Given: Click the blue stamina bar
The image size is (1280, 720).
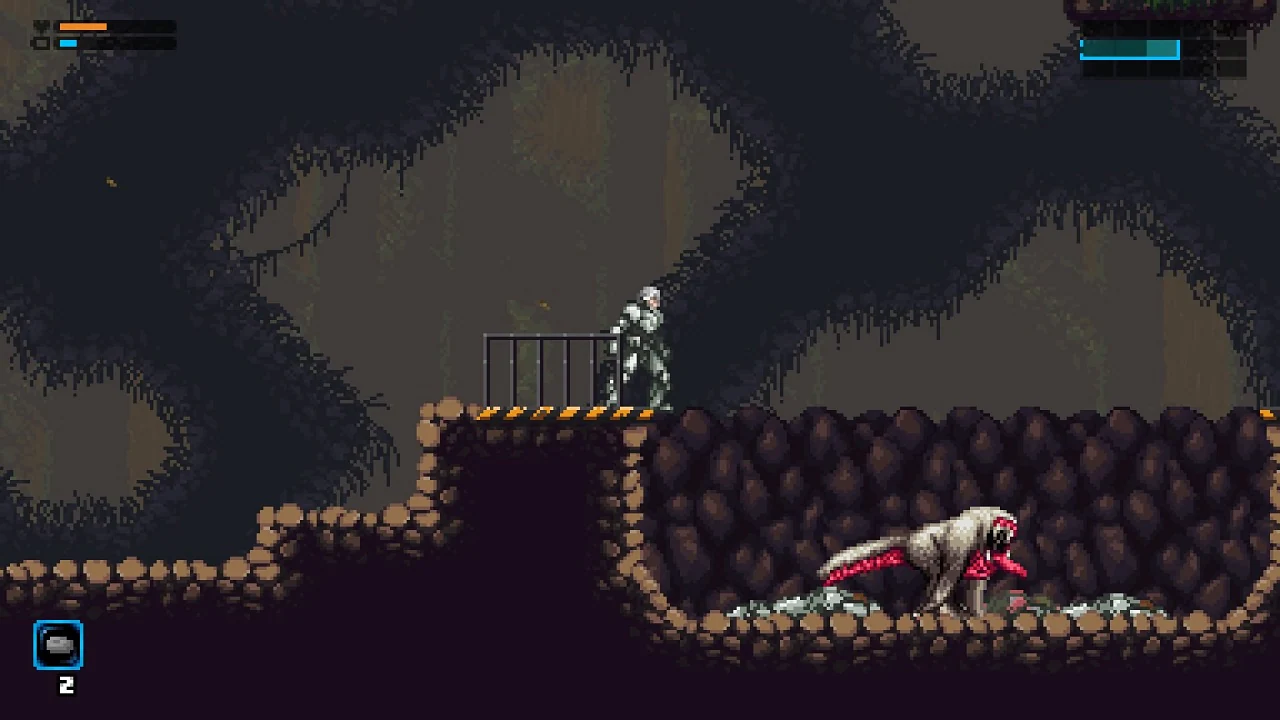Looking at the screenshot, I should pyautogui.click(x=68, y=44).
